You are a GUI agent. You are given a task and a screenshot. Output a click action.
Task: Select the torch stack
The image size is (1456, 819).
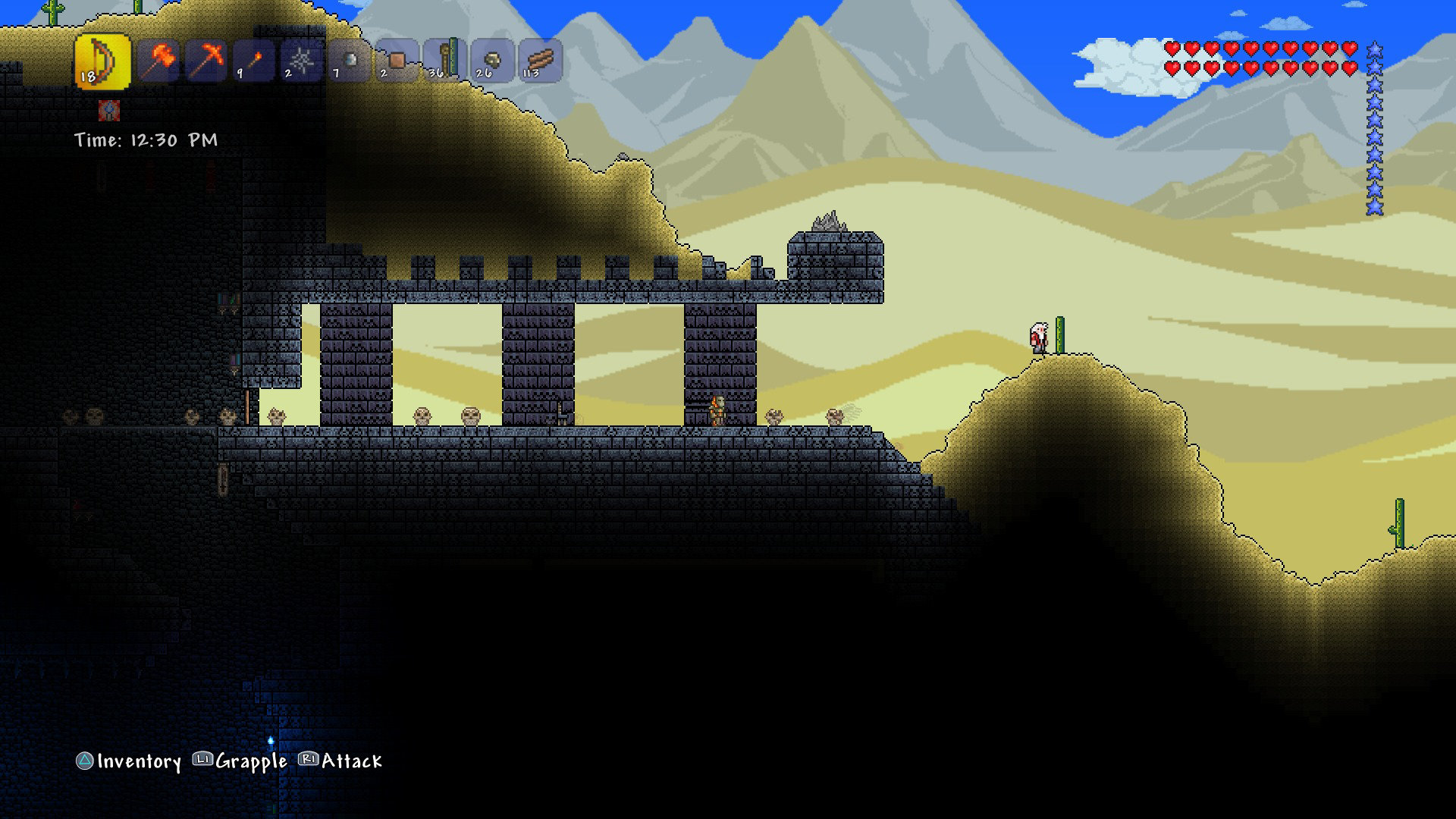tap(254, 61)
